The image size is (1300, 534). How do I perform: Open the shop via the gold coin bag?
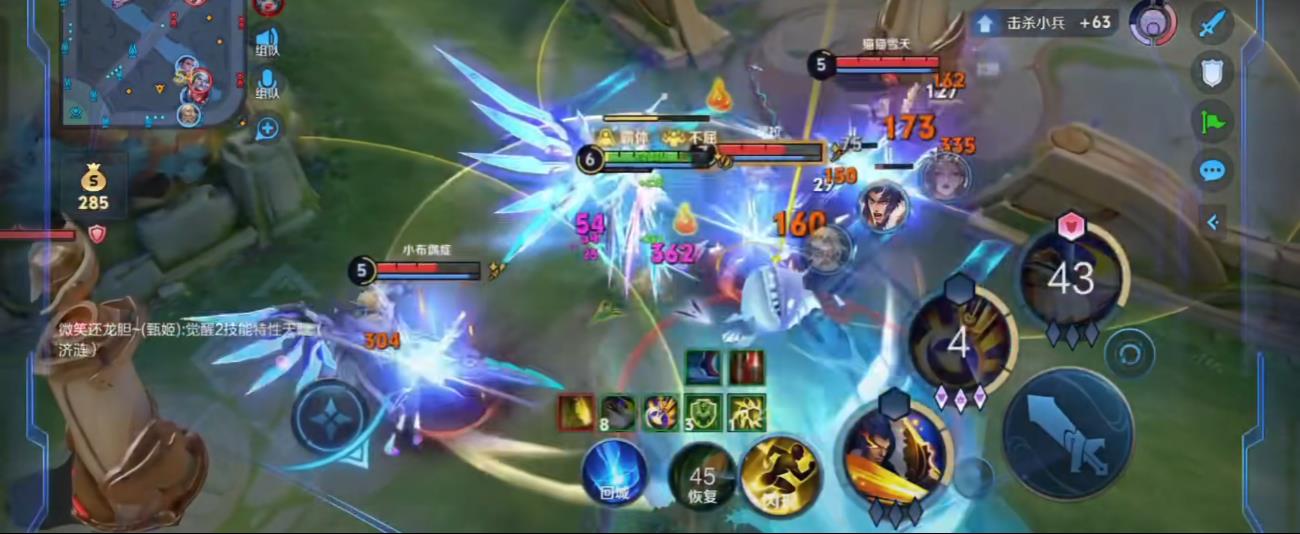[93, 186]
